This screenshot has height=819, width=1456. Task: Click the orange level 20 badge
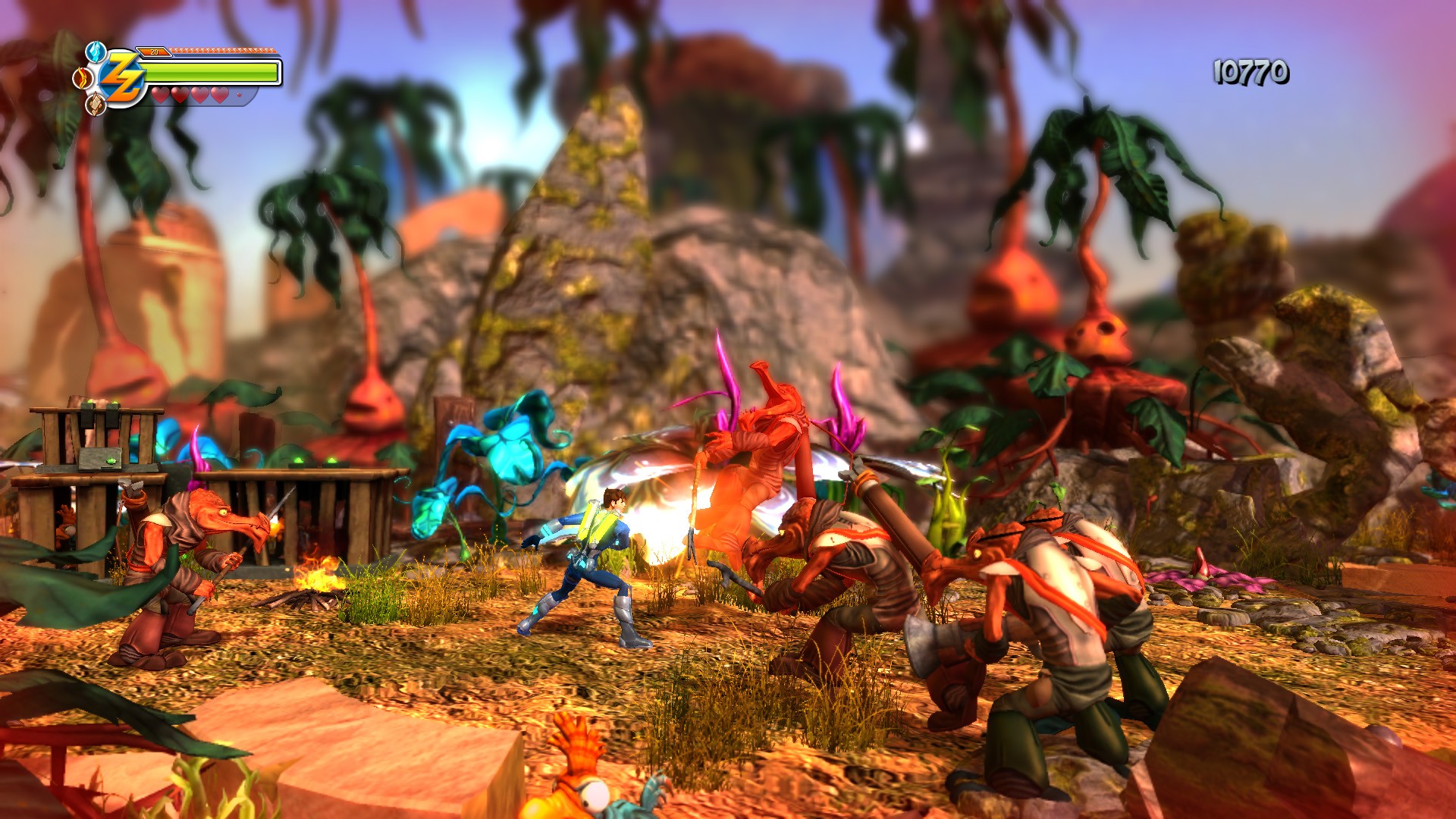tap(155, 52)
